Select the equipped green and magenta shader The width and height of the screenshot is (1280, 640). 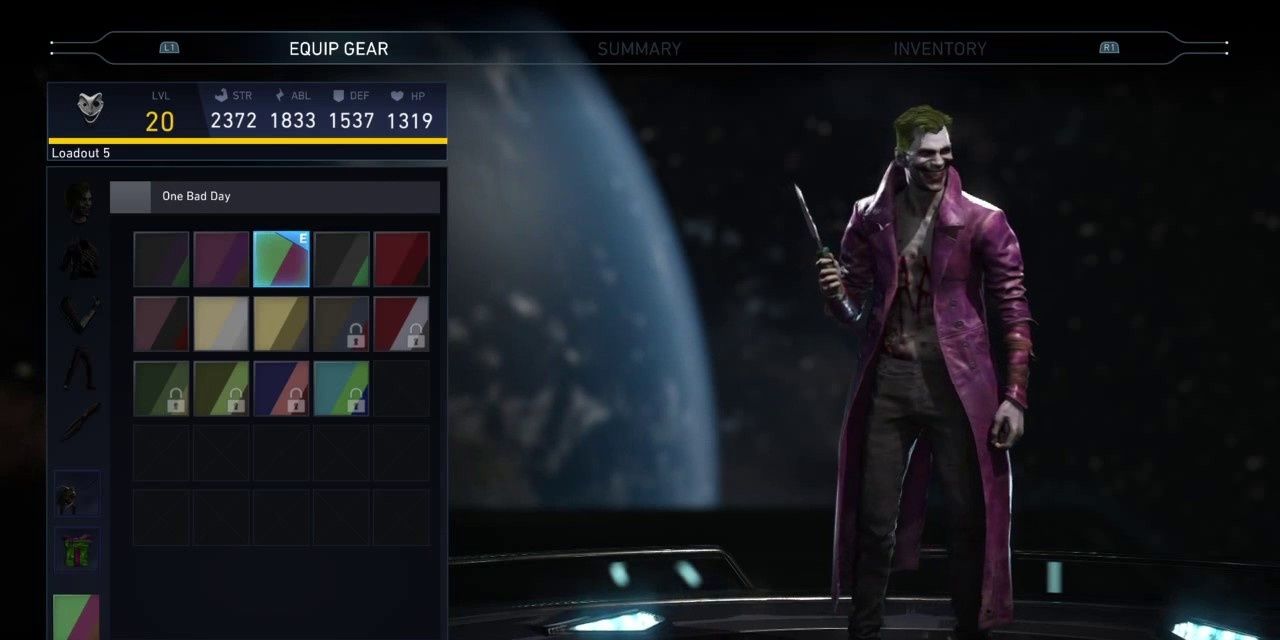[x=281, y=259]
